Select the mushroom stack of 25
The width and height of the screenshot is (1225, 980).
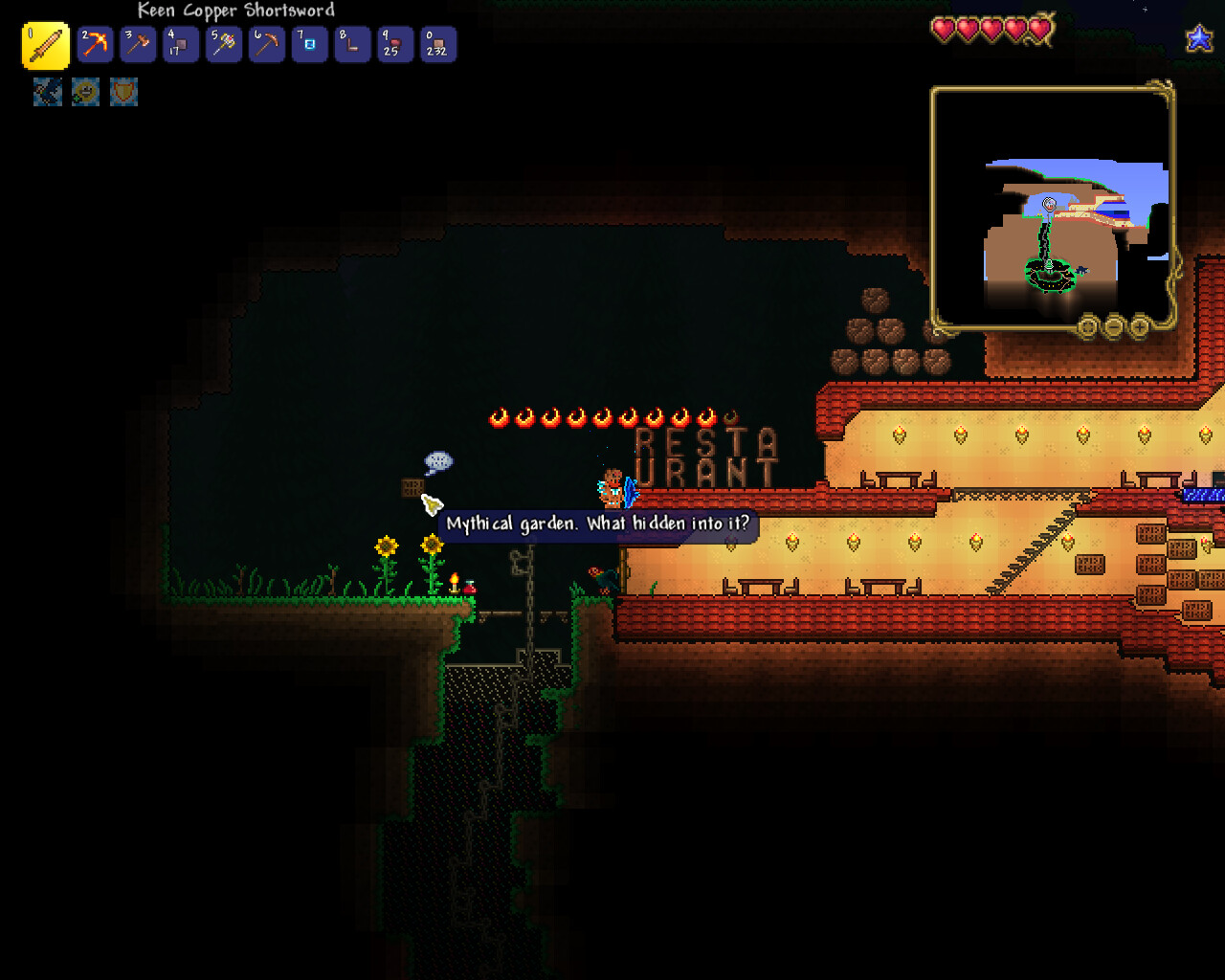coord(395,45)
